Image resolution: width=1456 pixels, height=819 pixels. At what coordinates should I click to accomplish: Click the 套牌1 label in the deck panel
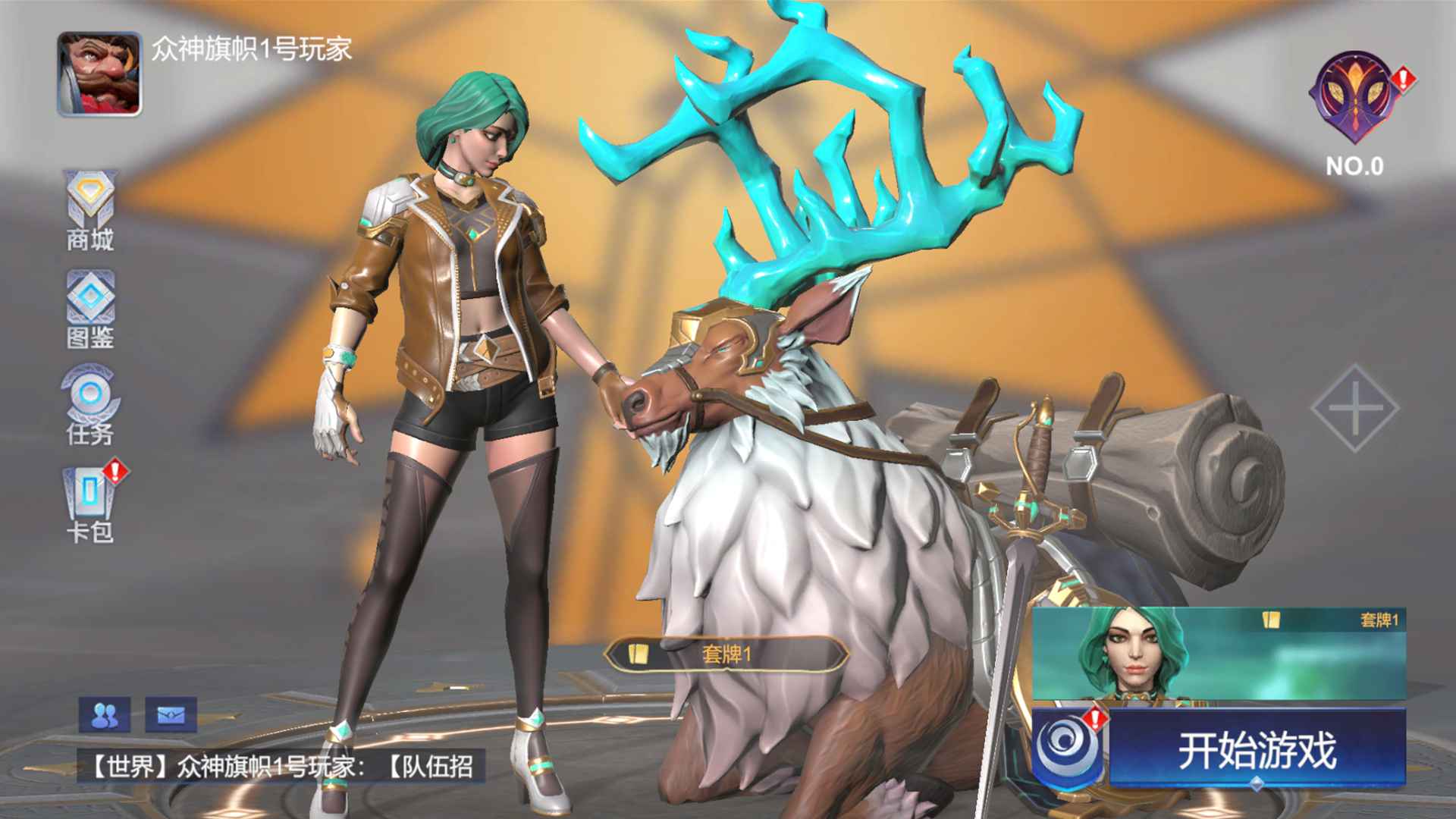point(1385,620)
